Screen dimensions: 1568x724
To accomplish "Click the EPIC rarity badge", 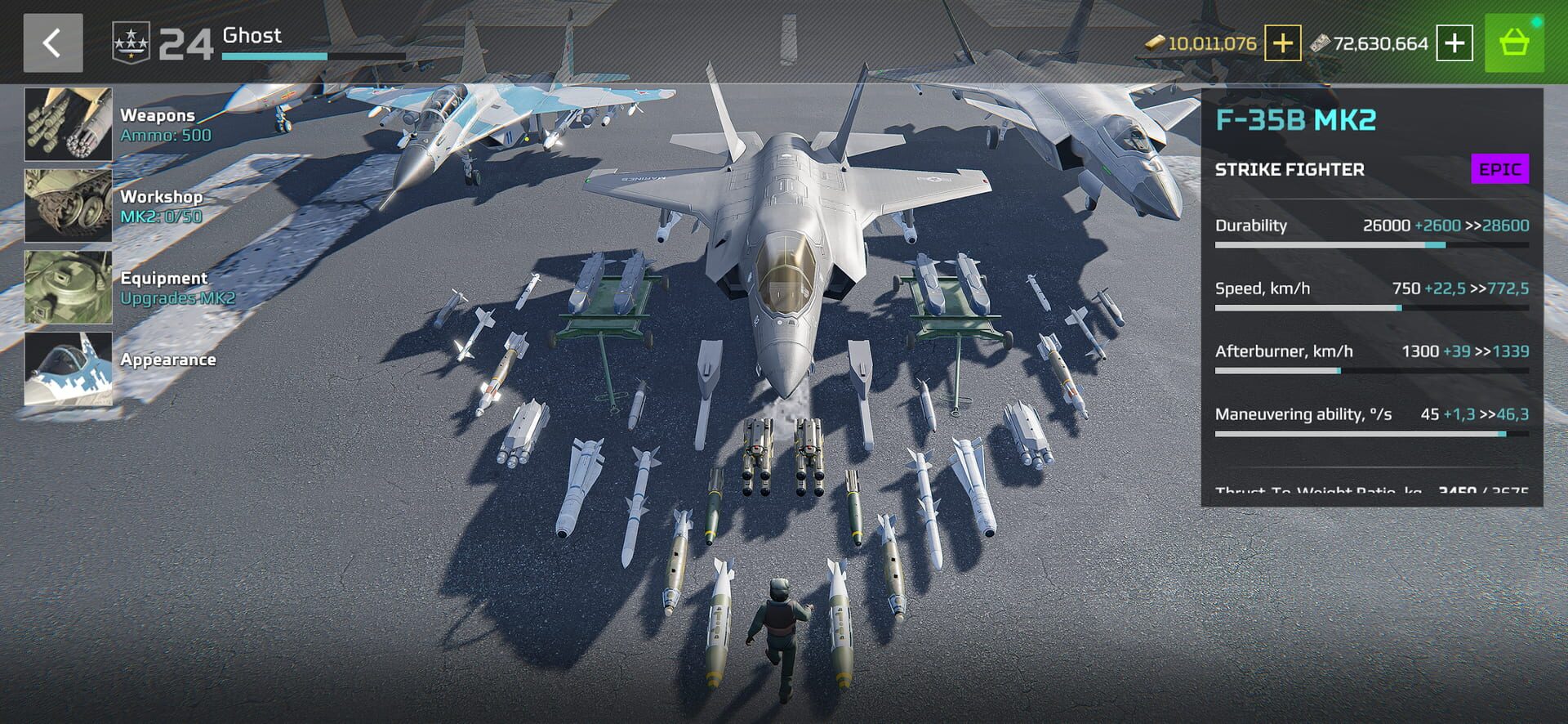I will coord(1499,170).
